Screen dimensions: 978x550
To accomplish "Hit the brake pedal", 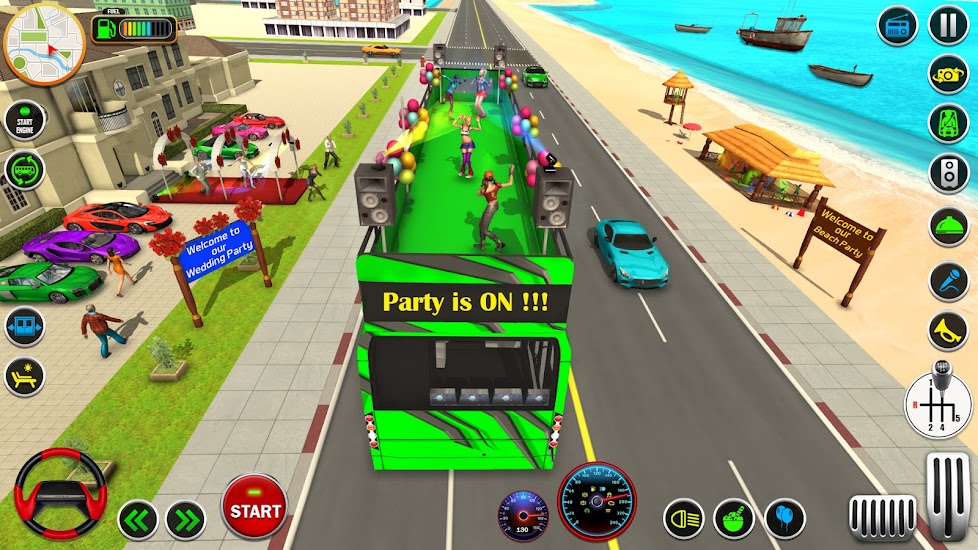I will point(882,516).
